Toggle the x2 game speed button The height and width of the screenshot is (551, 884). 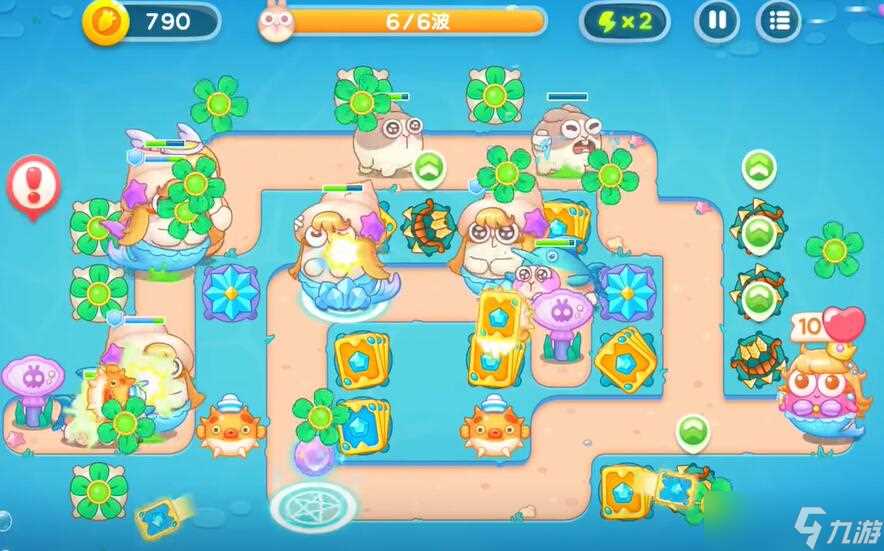(x=625, y=21)
